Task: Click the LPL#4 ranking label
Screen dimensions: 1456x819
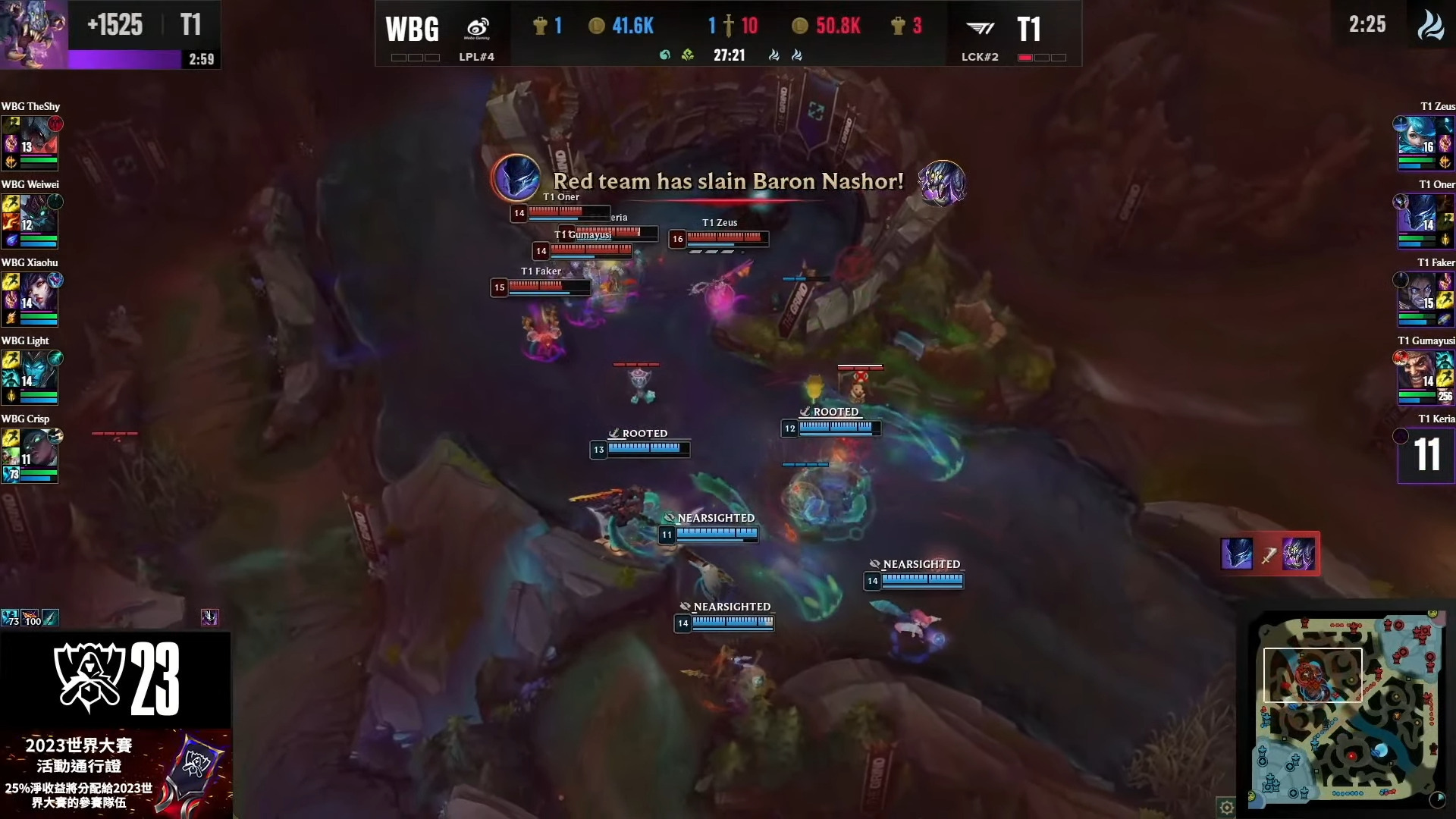Action: [476, 56]
